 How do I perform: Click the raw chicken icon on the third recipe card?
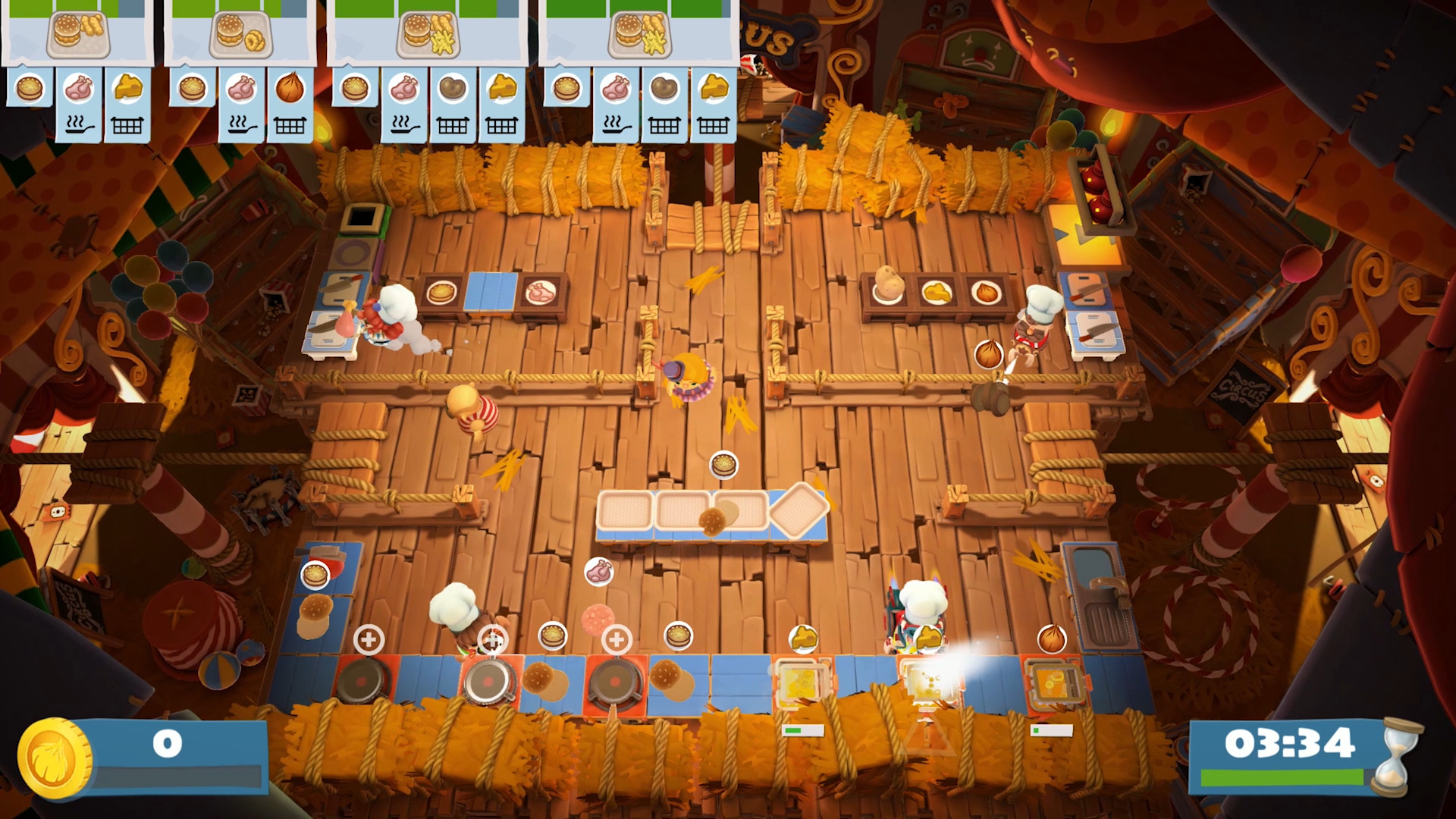404,87
